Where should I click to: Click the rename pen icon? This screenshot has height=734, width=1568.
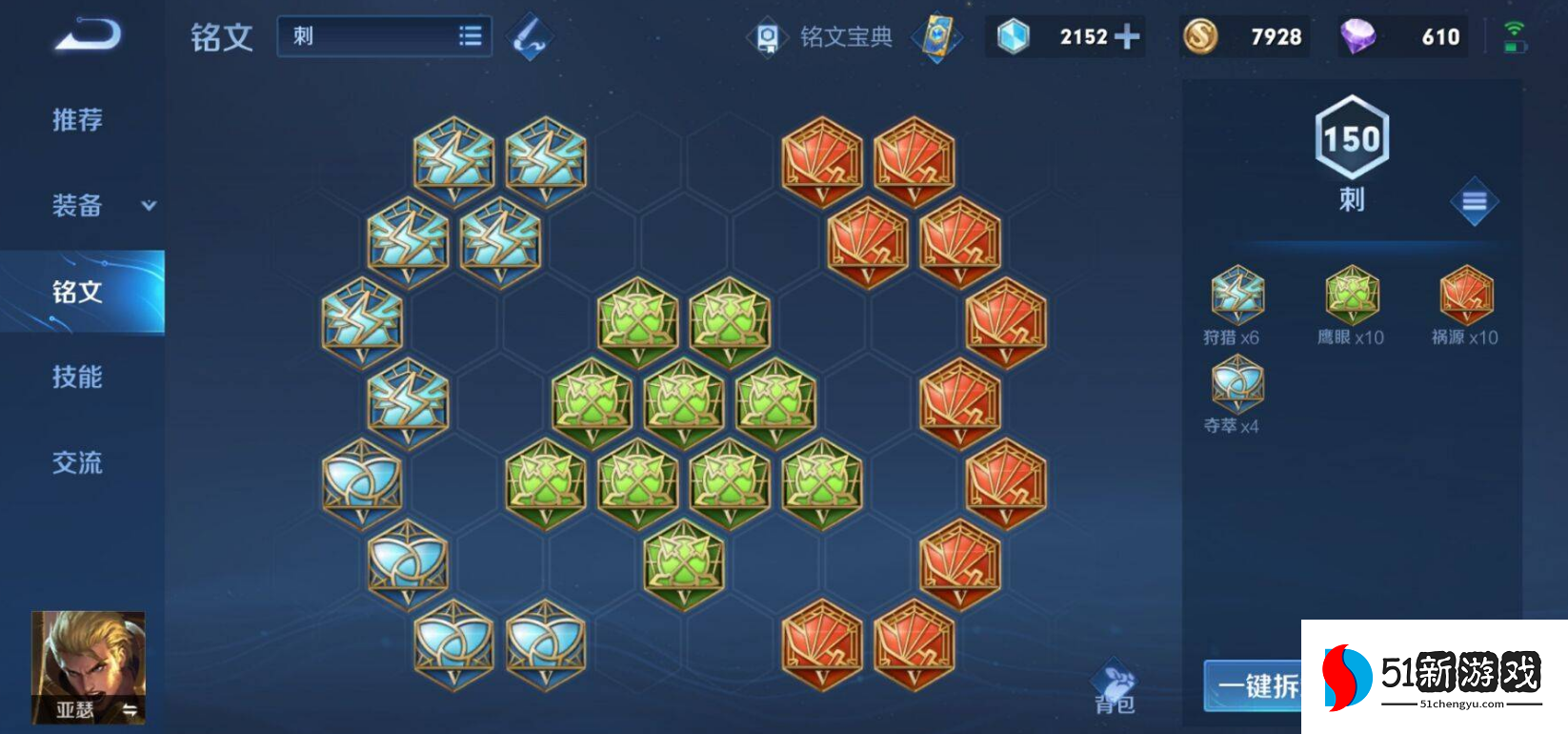[x=530, y=37]
